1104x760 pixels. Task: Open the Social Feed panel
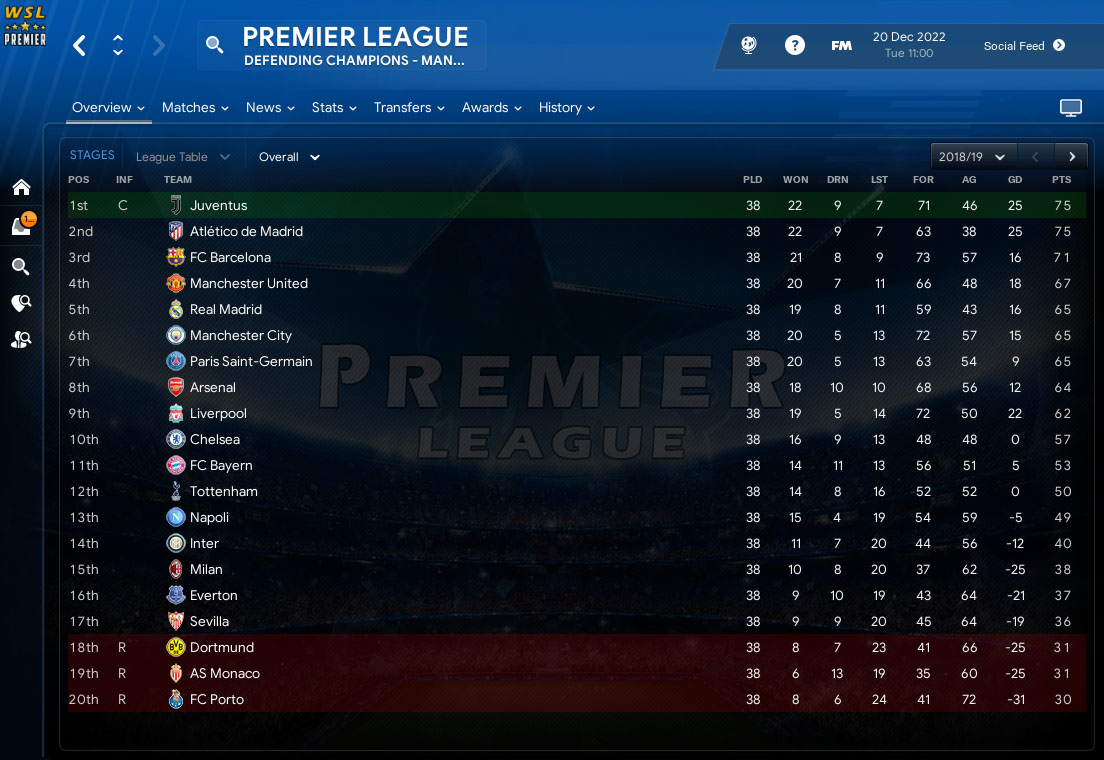point(1024,46)
